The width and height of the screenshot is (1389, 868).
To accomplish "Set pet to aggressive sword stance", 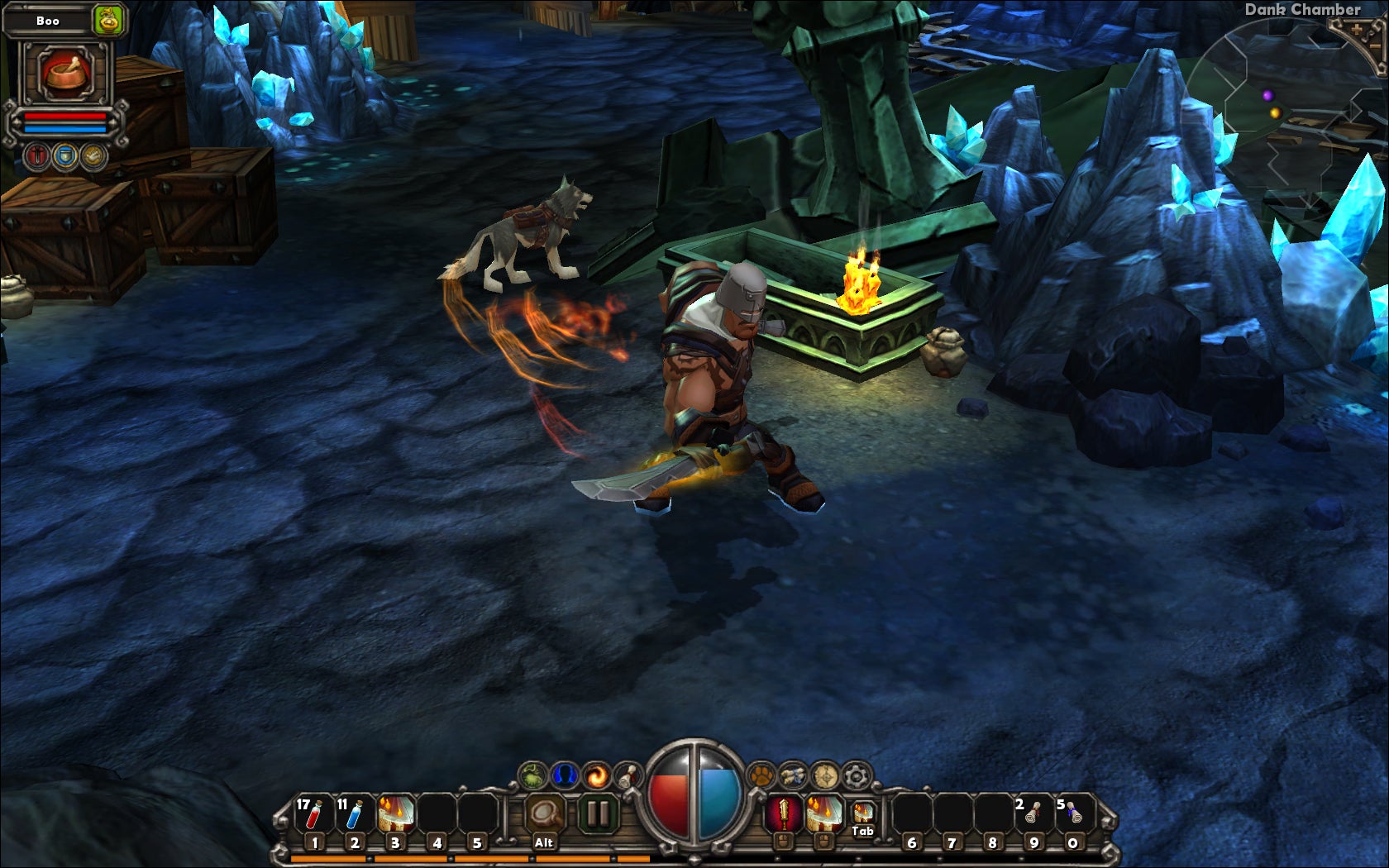I will [37, 155].
